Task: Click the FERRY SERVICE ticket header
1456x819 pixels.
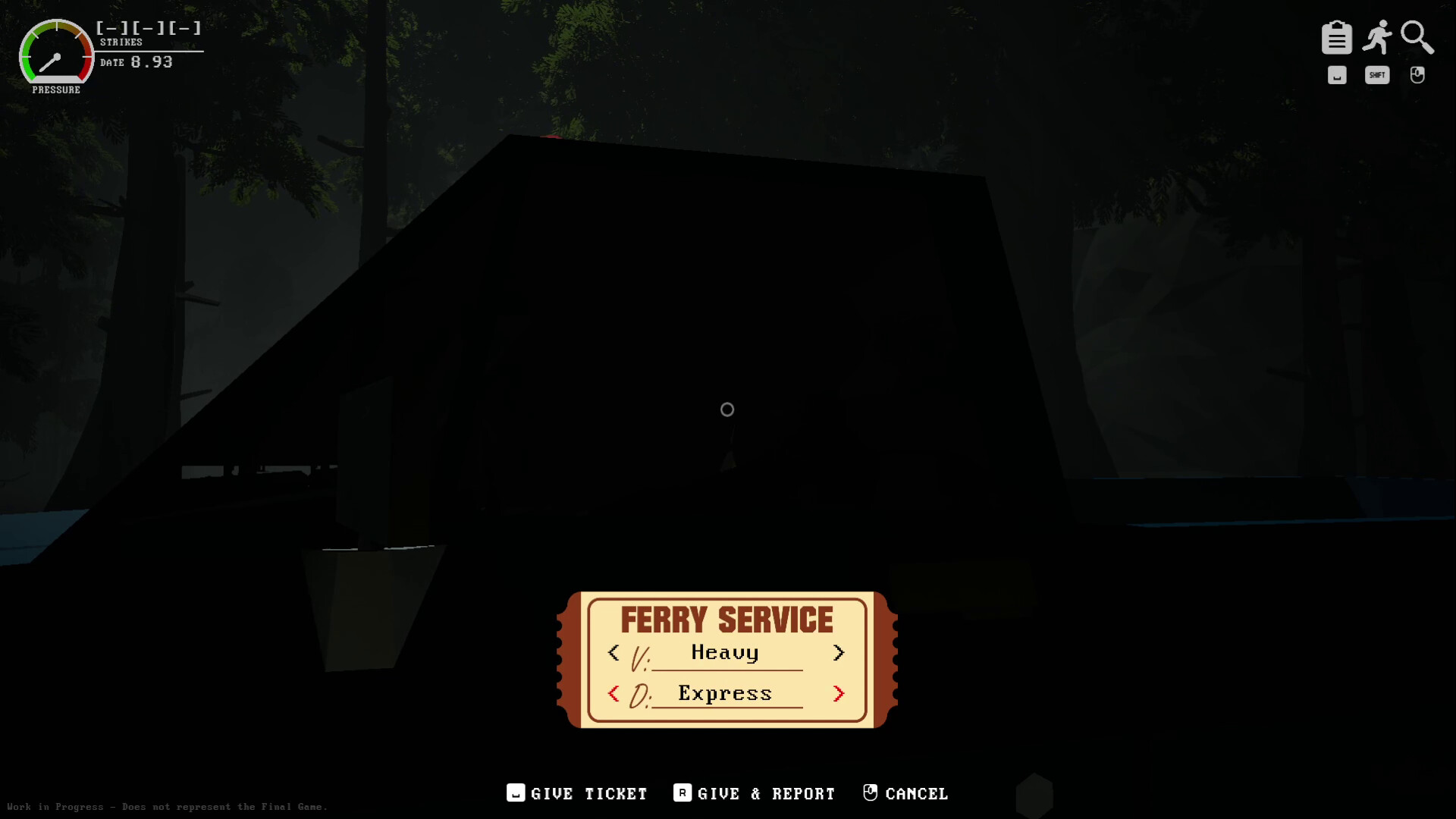Action: 726,619
